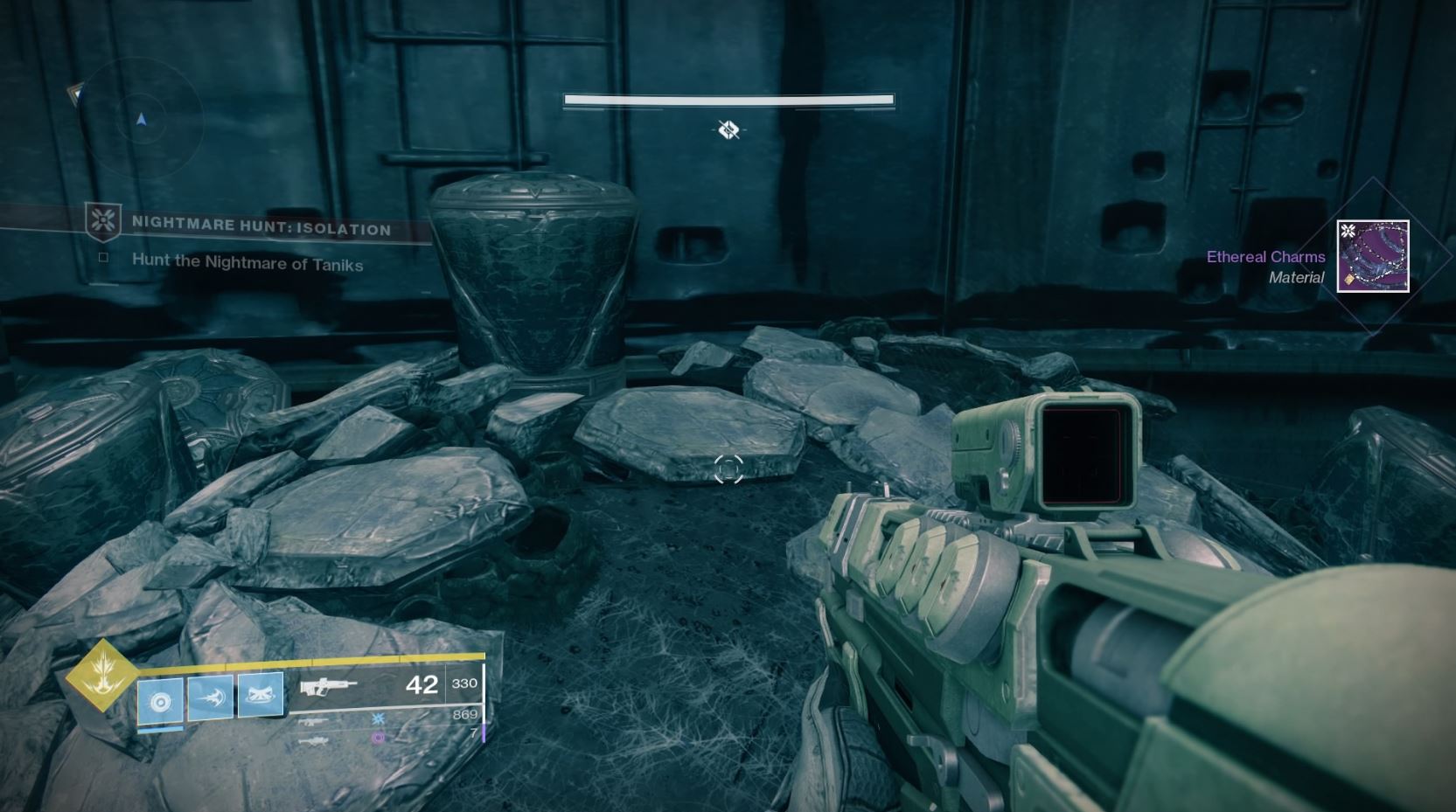Click the class ability icon
1456x812 pixels.
pos(160,701)
